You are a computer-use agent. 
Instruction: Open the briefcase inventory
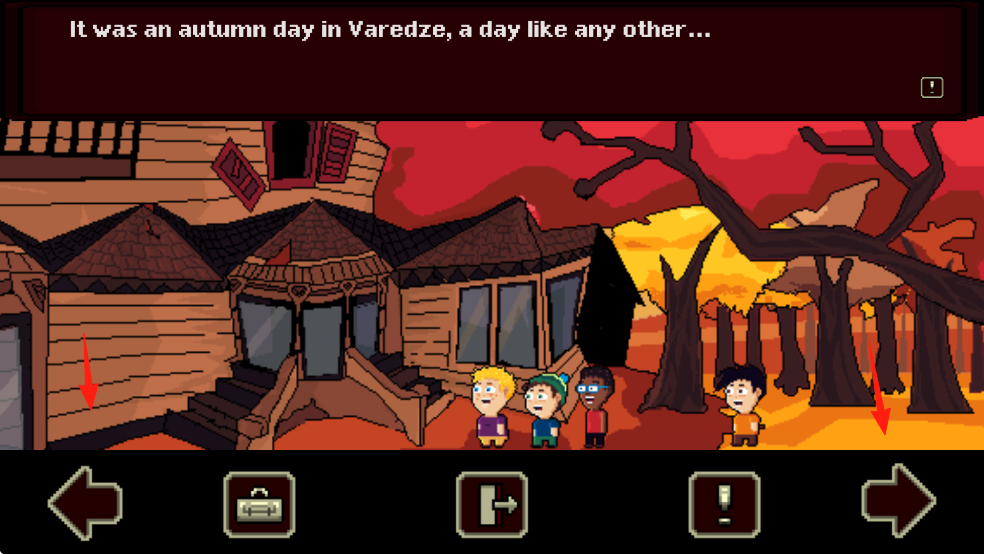(x=258, y=504)
